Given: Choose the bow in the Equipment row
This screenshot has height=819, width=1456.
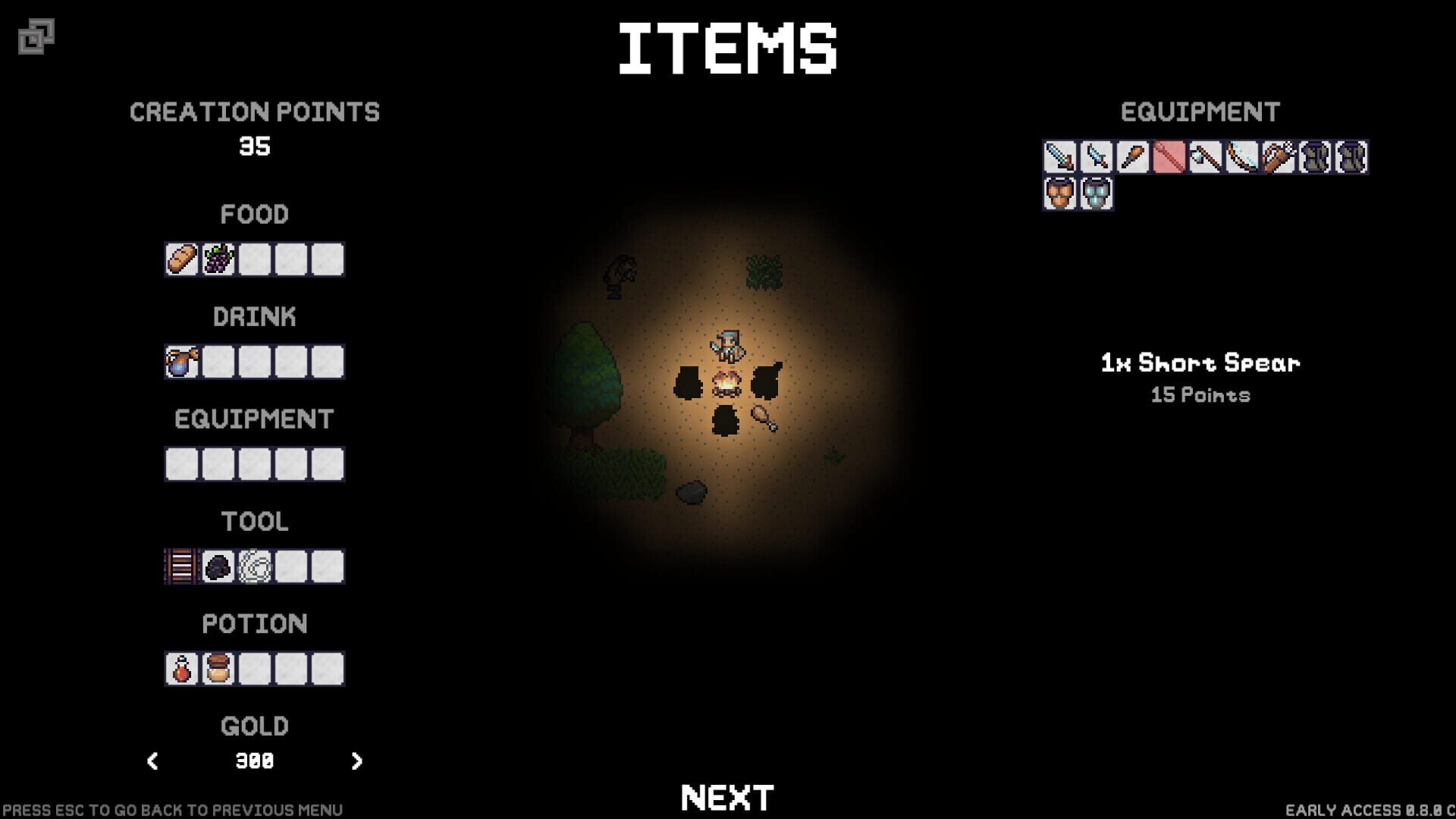Looking at the screenshot, I should point(1243,156).
